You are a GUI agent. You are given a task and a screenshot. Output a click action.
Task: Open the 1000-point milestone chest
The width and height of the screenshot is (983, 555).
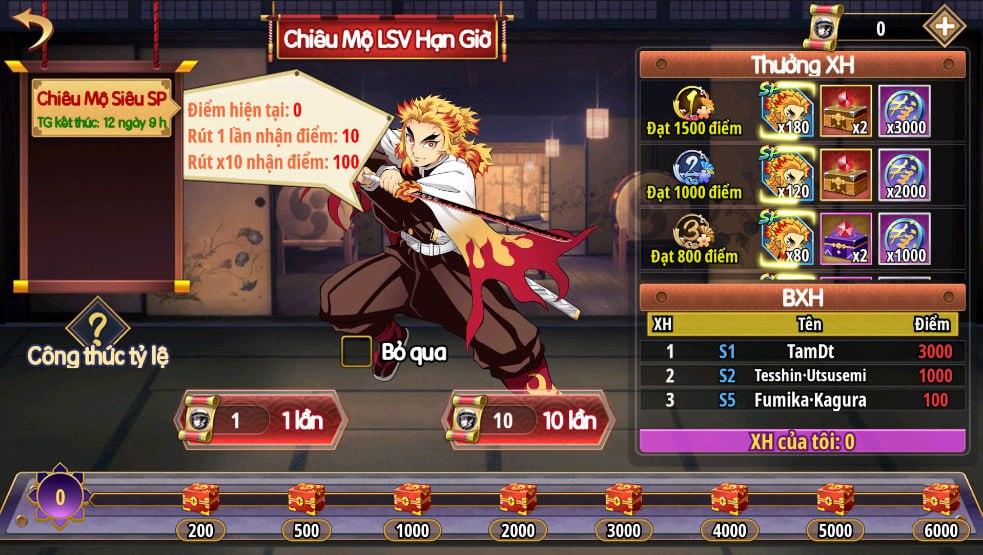(411, 498)
